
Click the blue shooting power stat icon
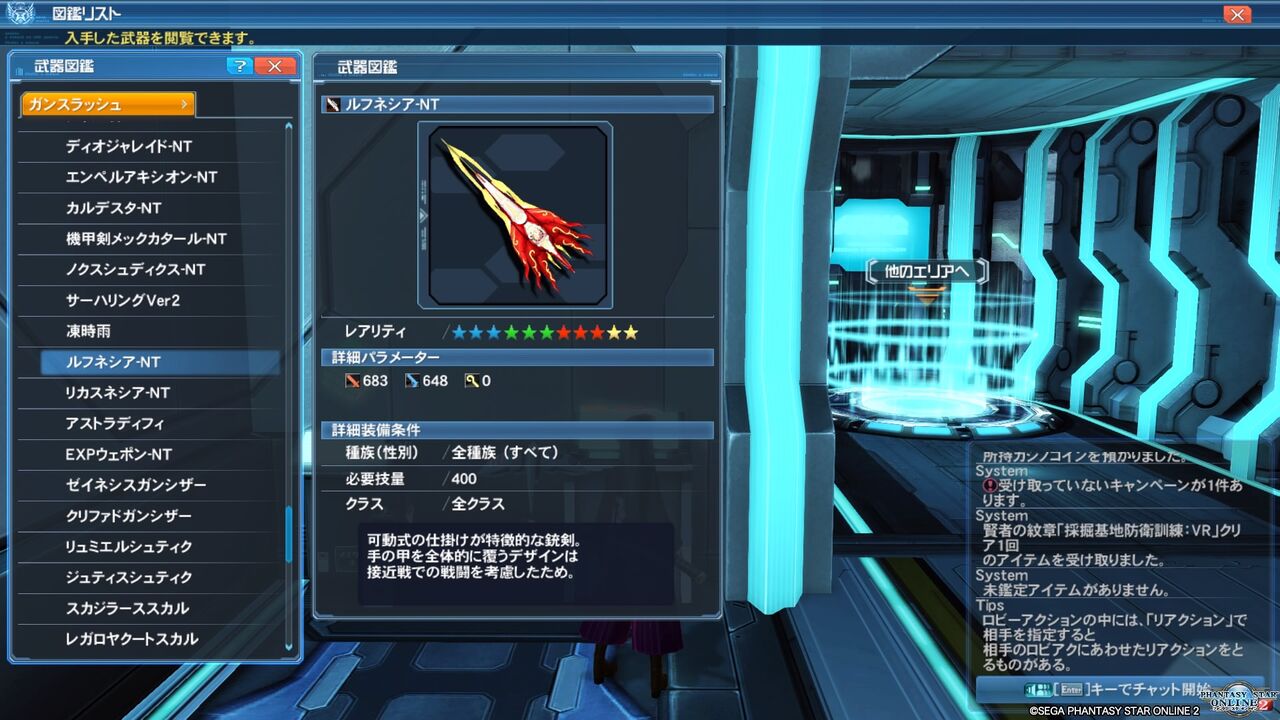[413, 380]
